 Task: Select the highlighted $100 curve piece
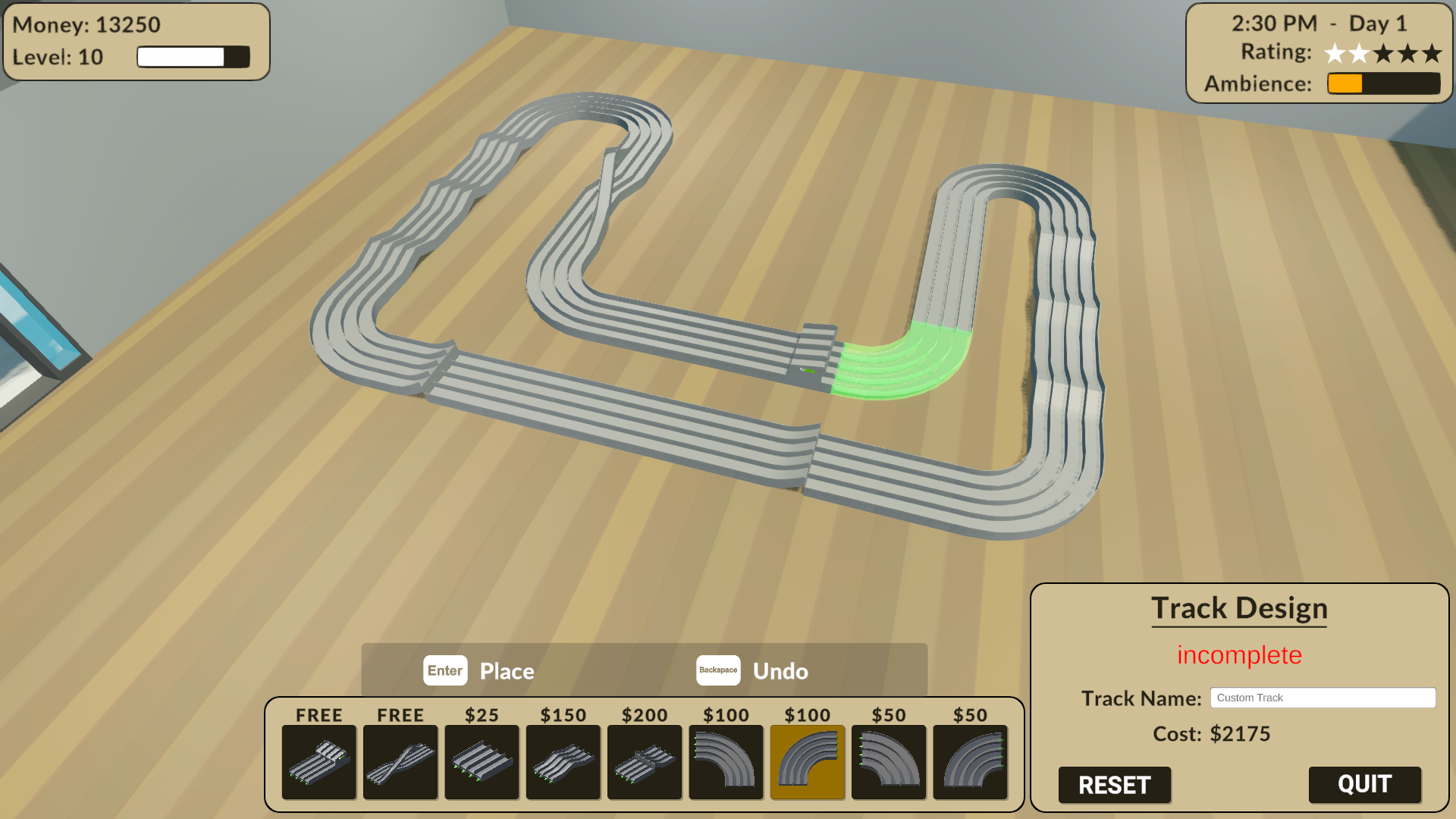click(x=808, y=762)
